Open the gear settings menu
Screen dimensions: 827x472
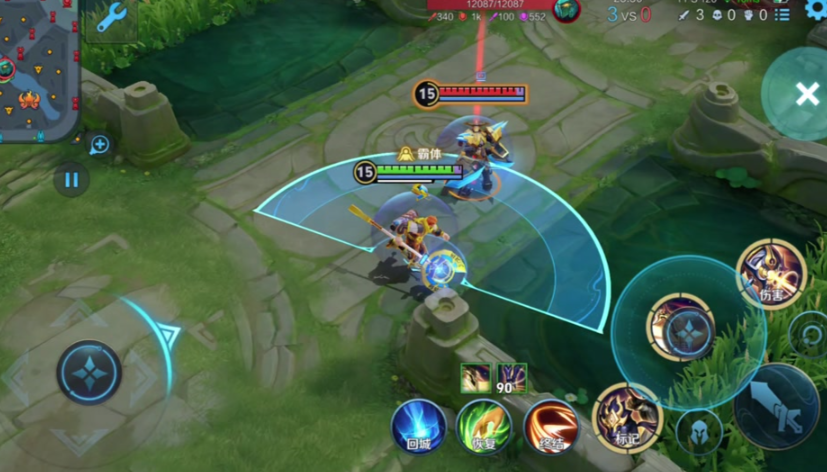[815, 9]
